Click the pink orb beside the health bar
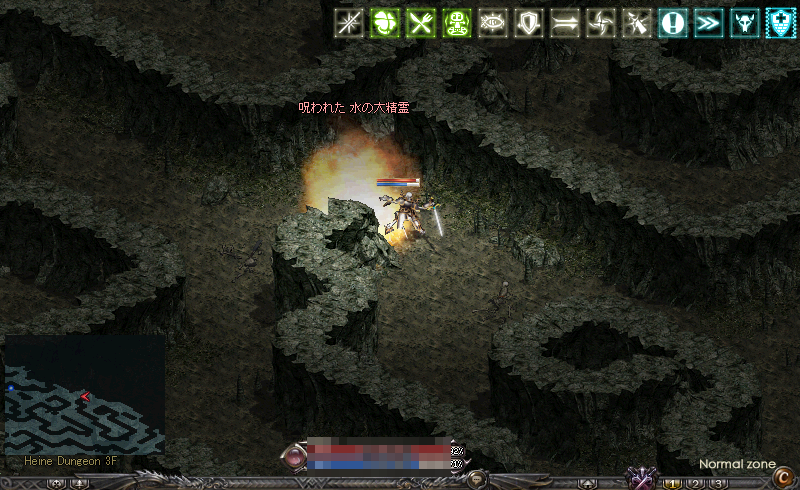Image resolution: width=800 pixels, height=490 pixels. (297, 456)
